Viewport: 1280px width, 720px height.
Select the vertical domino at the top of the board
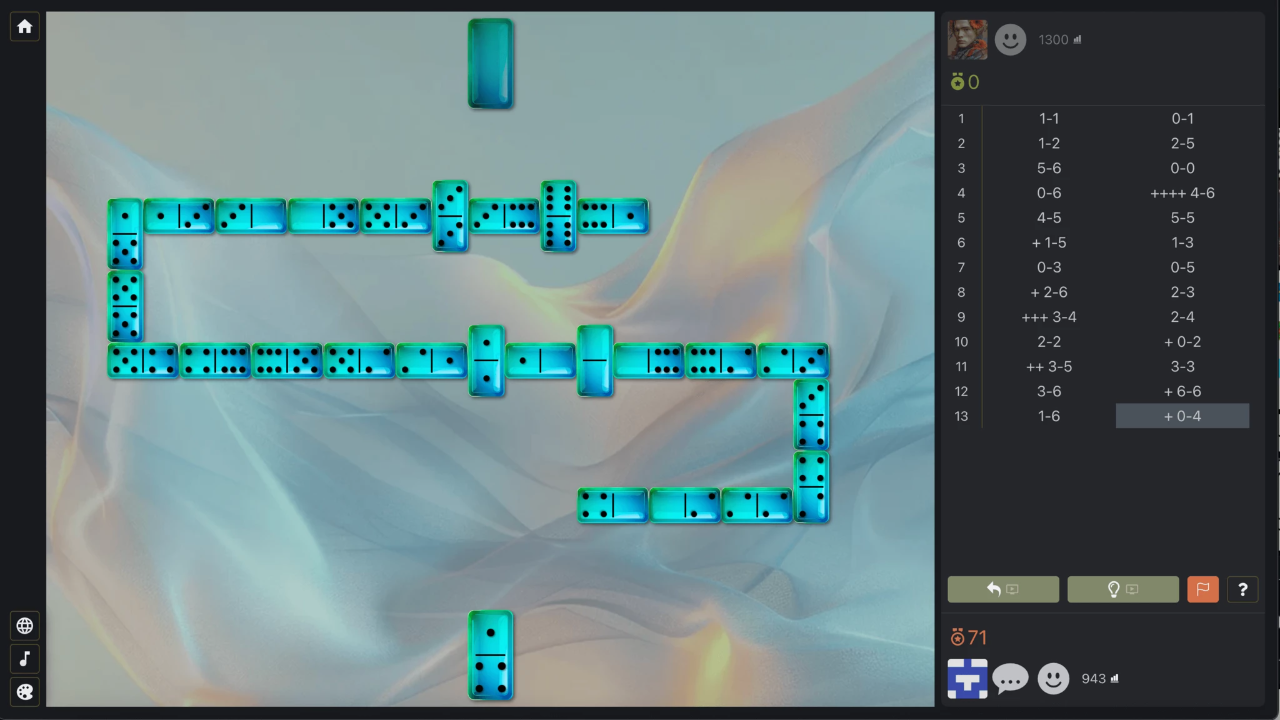(x=489, y=63)
